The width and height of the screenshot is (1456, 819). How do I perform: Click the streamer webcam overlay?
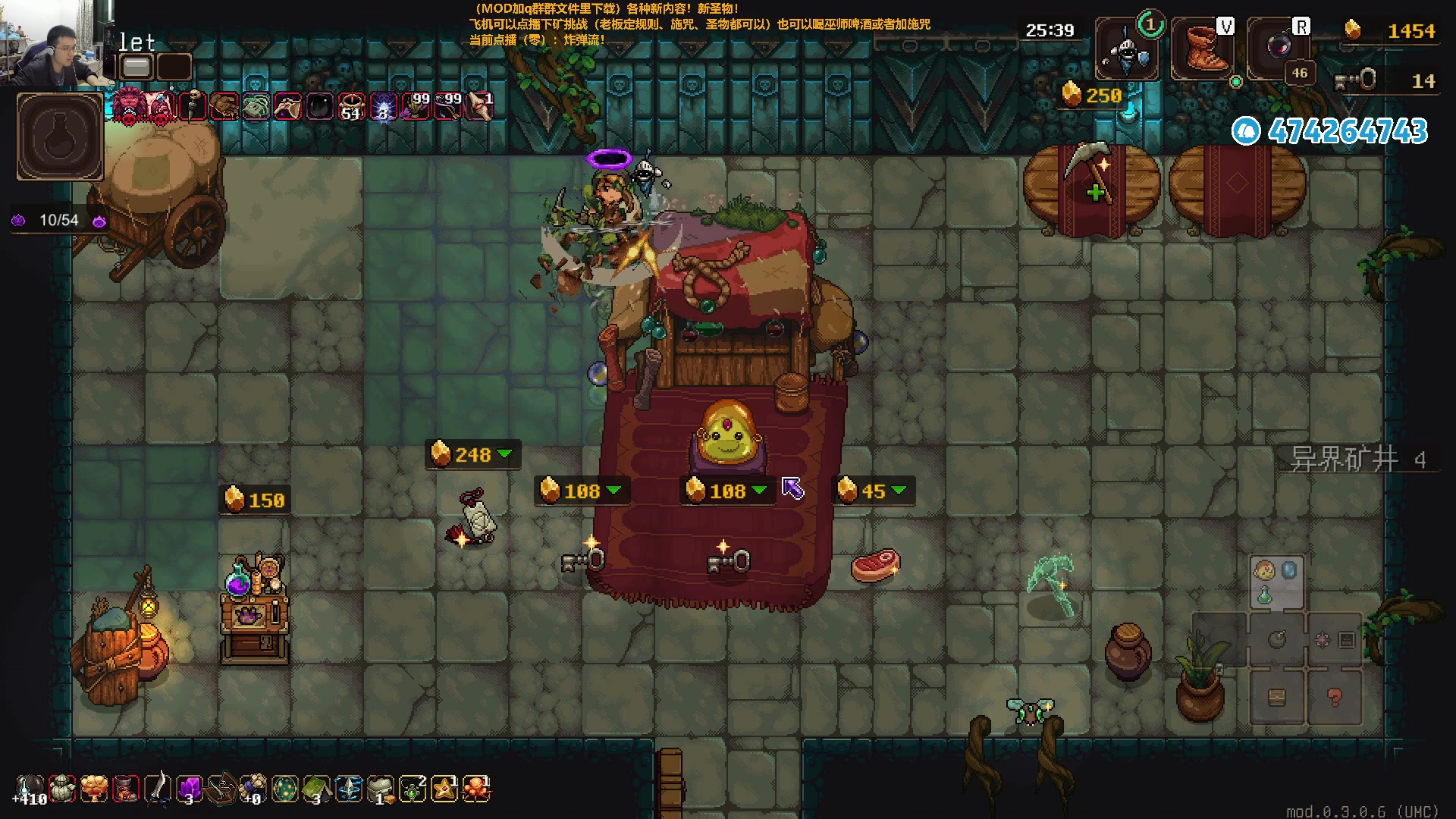click(x=53, y=42)
